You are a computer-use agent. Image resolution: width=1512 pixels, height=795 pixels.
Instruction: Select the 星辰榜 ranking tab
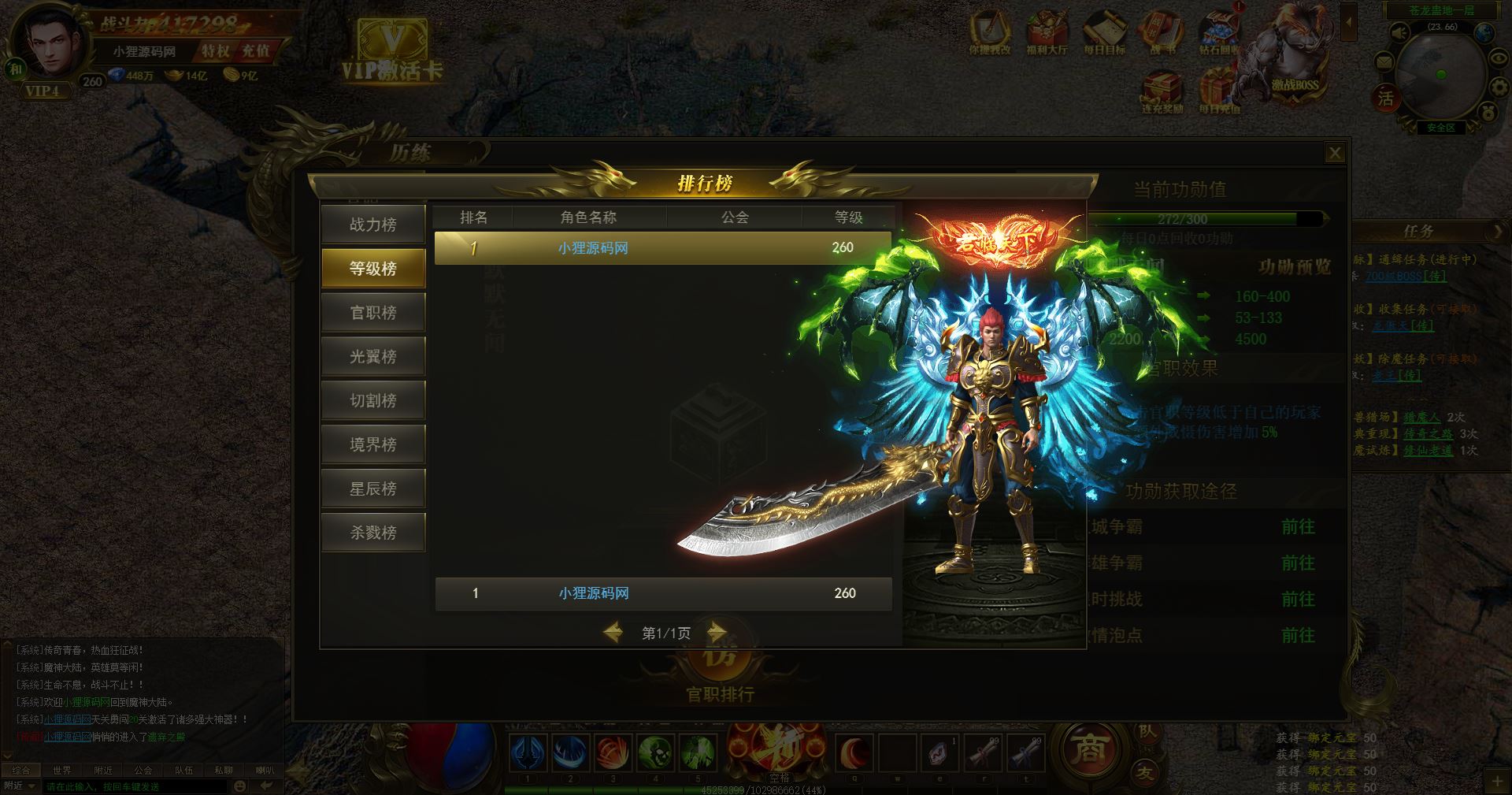coord(373,489)
